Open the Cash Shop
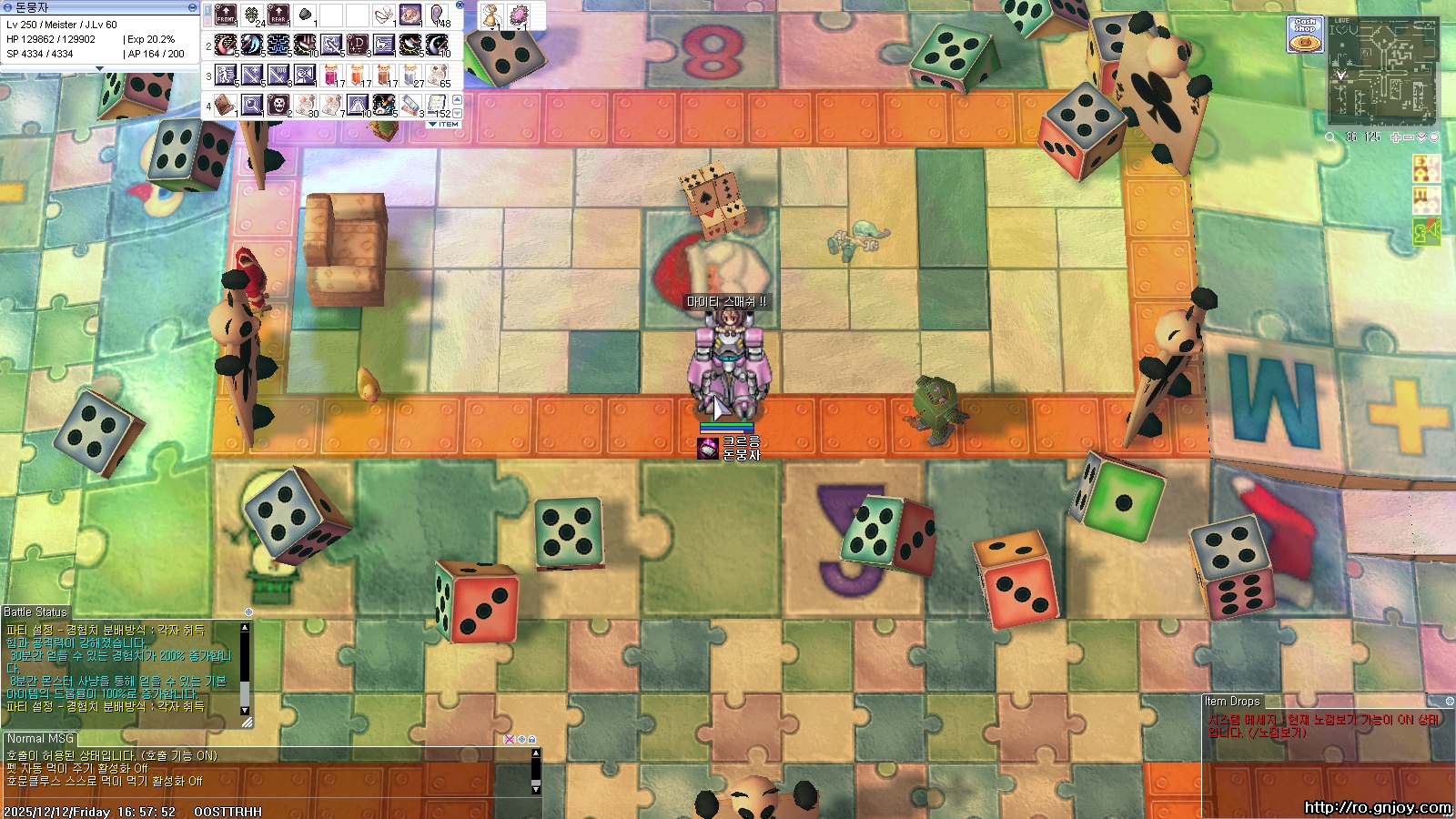The width and height of the screenshot is (1456, 819). [1305, 35]
